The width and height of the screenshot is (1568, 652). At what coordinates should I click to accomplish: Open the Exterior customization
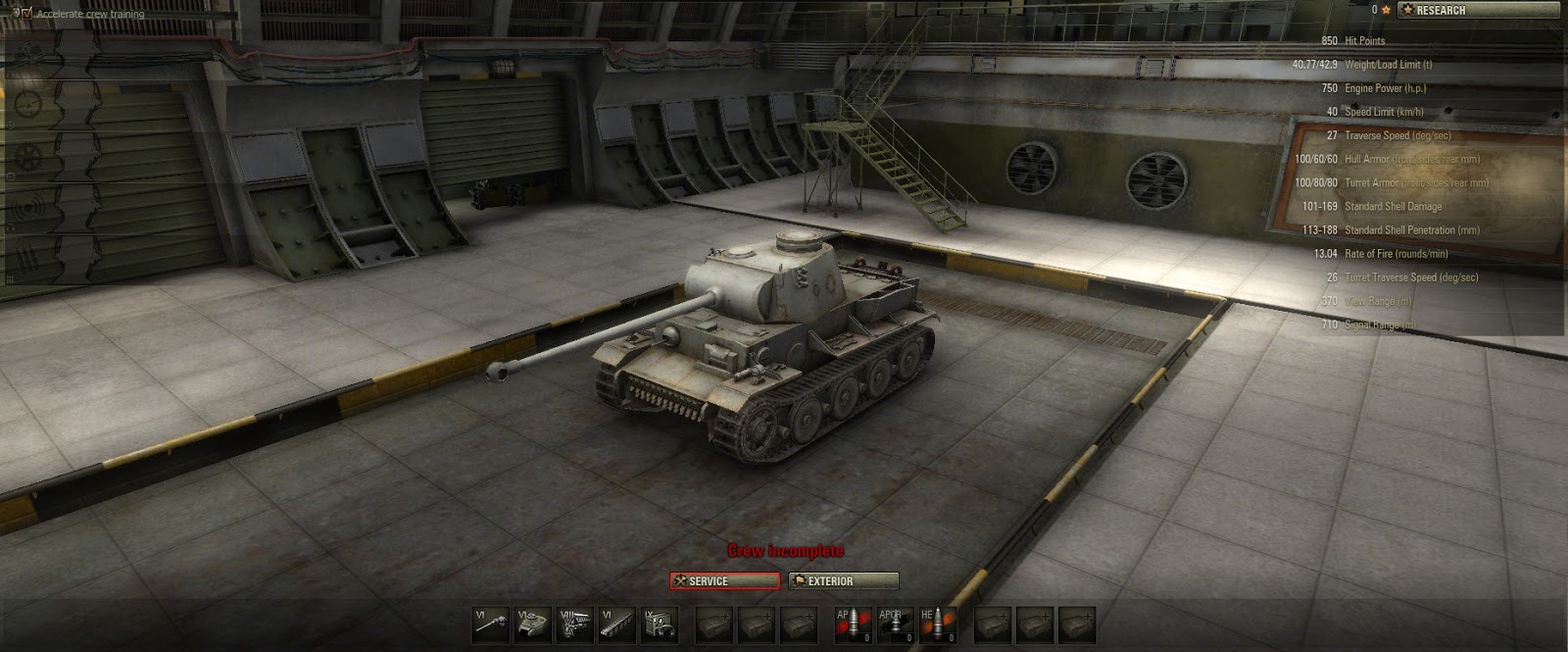[844, 581]
